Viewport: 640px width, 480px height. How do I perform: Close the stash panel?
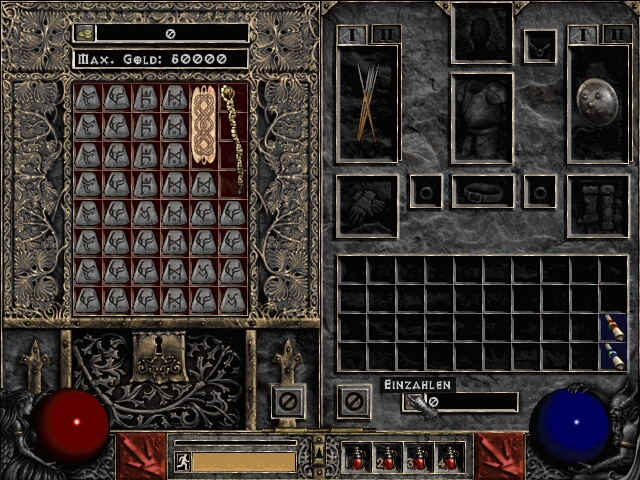pyautogui.click(x=287, y=402)
